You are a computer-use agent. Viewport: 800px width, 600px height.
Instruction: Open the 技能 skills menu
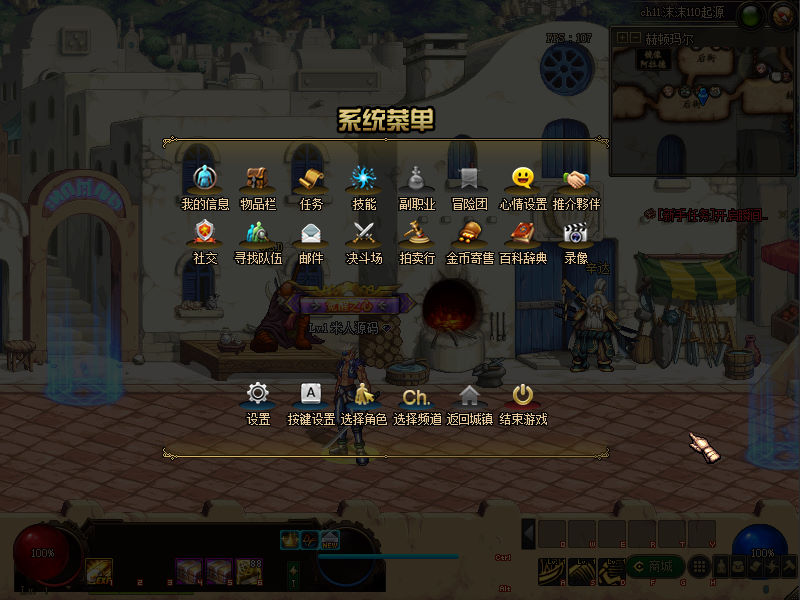[364, 180]
